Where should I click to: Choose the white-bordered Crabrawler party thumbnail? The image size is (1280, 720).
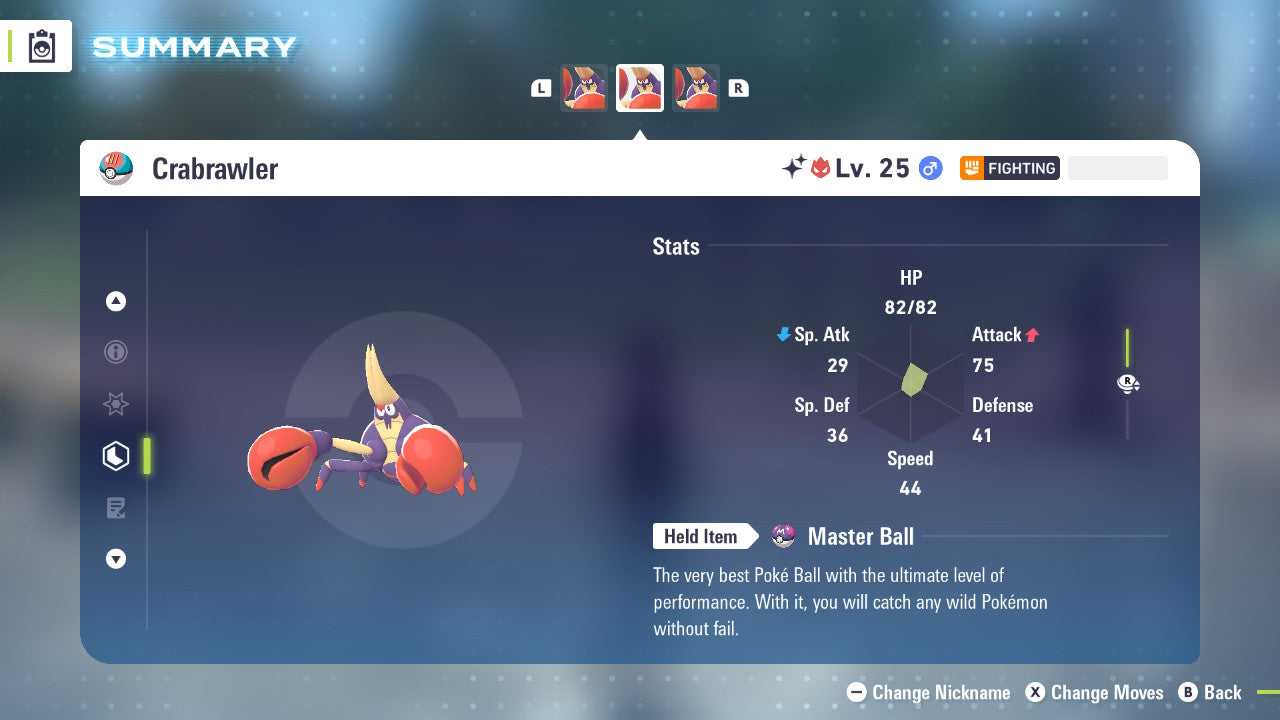pos(640,88)
